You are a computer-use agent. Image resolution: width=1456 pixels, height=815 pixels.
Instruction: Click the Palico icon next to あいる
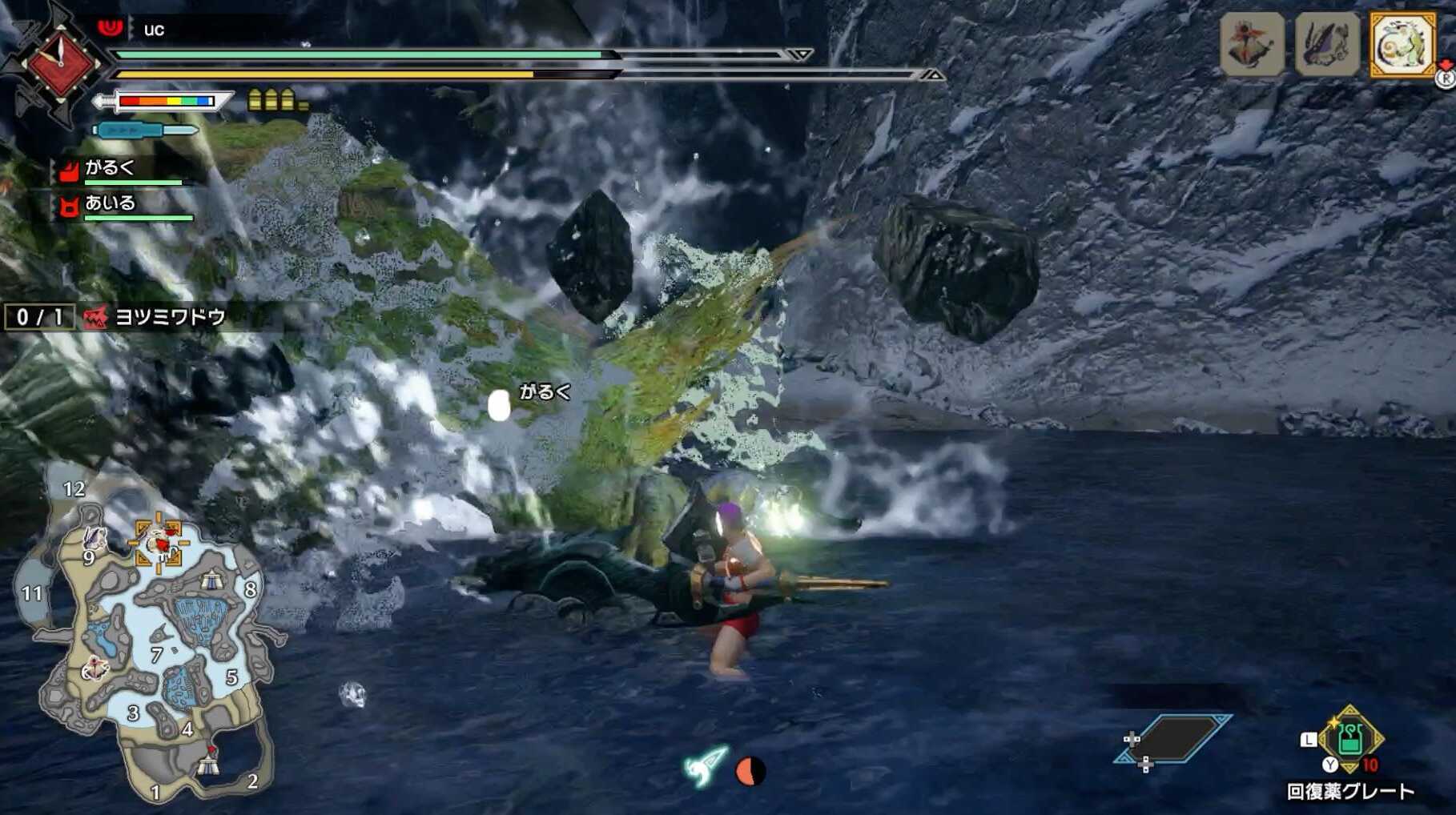(x=67, y=207)
